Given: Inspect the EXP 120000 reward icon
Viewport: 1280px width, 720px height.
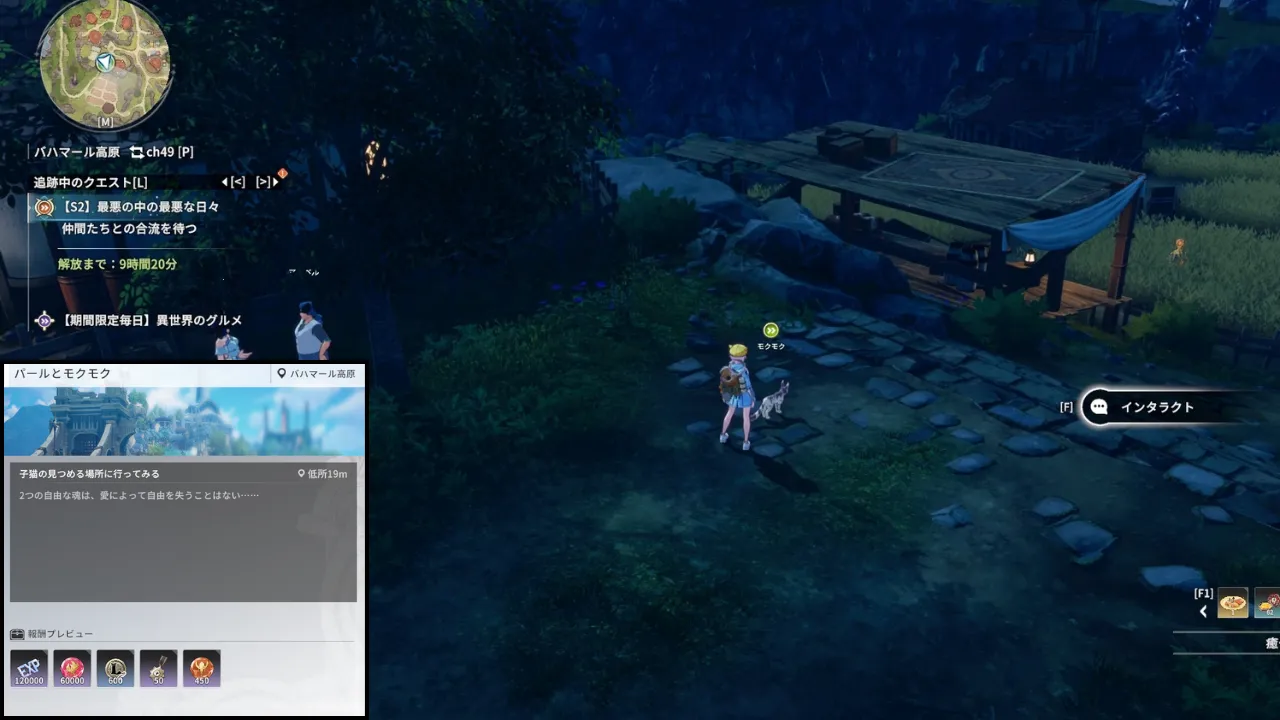Looking at the screenshot, I should click(29, 668).
